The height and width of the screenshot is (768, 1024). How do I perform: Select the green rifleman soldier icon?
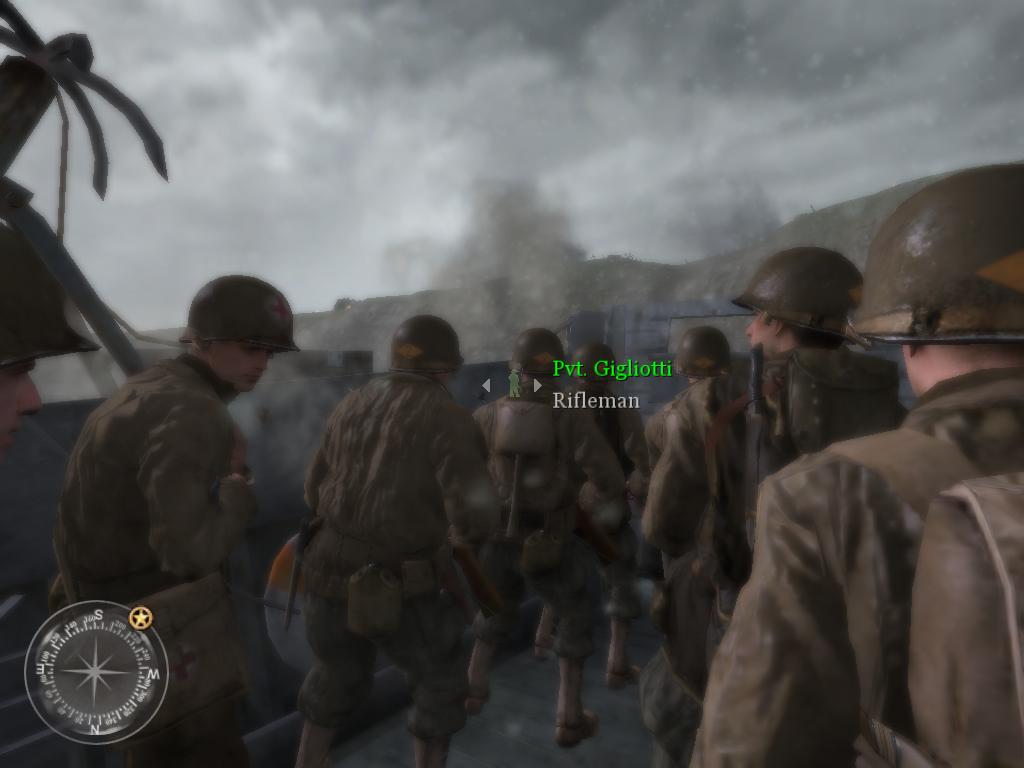513,384
